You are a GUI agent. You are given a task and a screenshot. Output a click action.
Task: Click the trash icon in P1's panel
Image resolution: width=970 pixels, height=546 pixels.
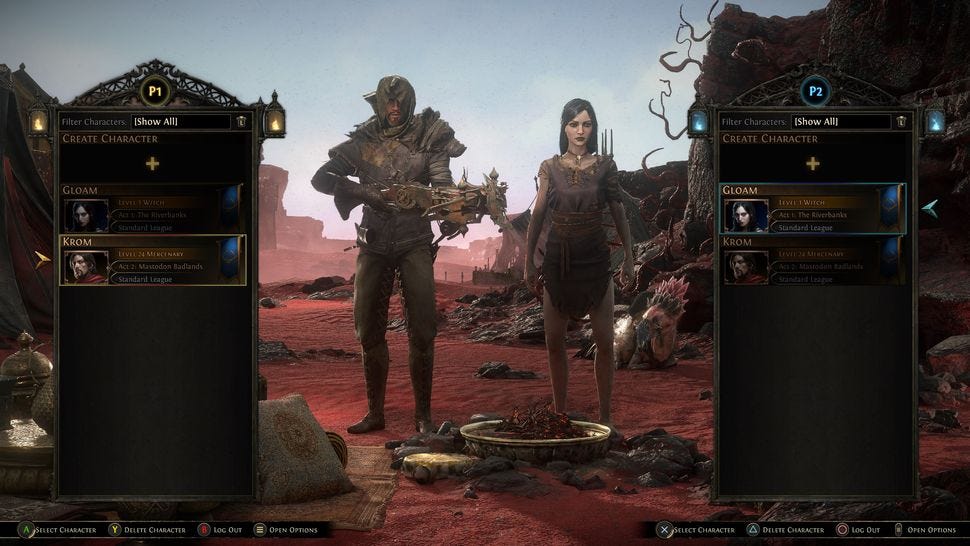(241, 121)
